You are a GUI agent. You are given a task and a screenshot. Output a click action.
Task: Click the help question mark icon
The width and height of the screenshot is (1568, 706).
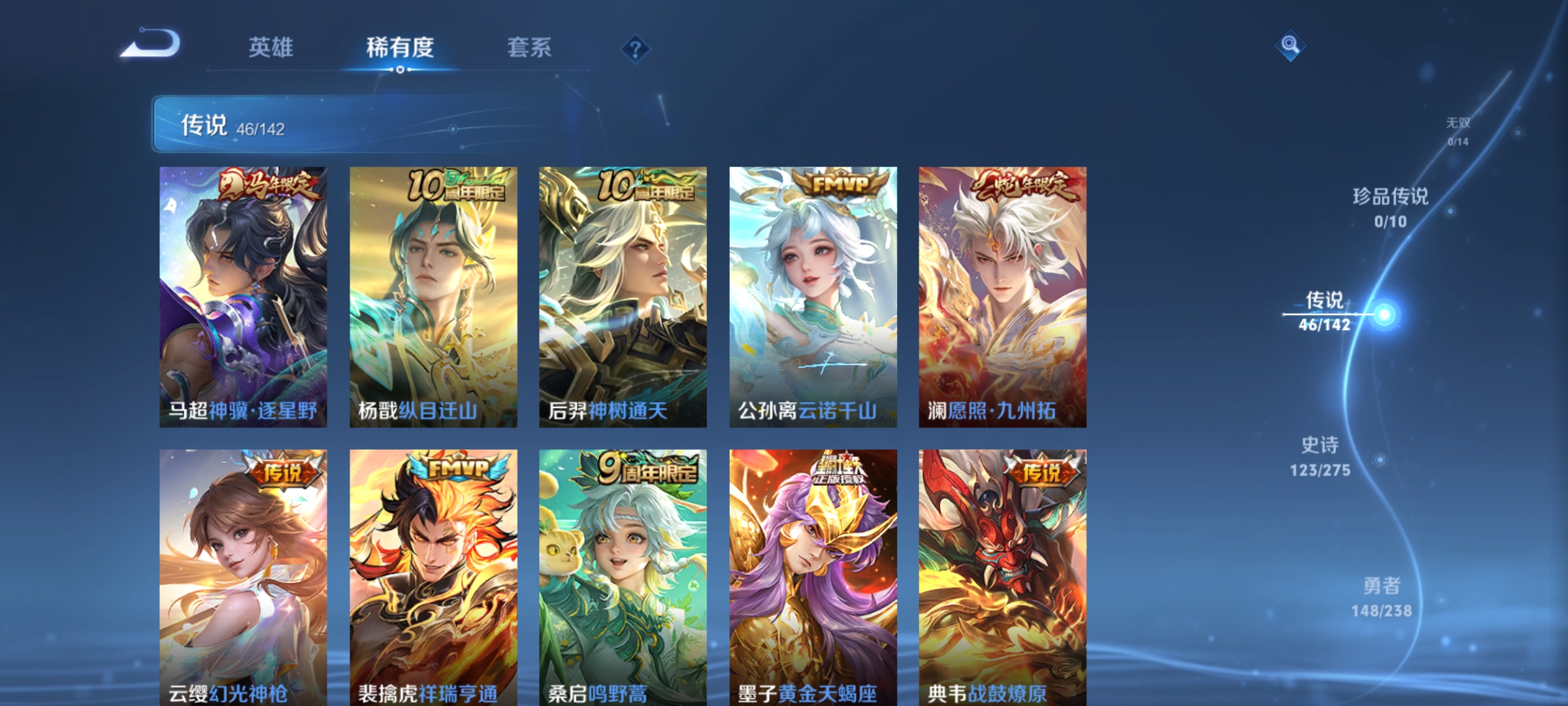tap(634, 49)
